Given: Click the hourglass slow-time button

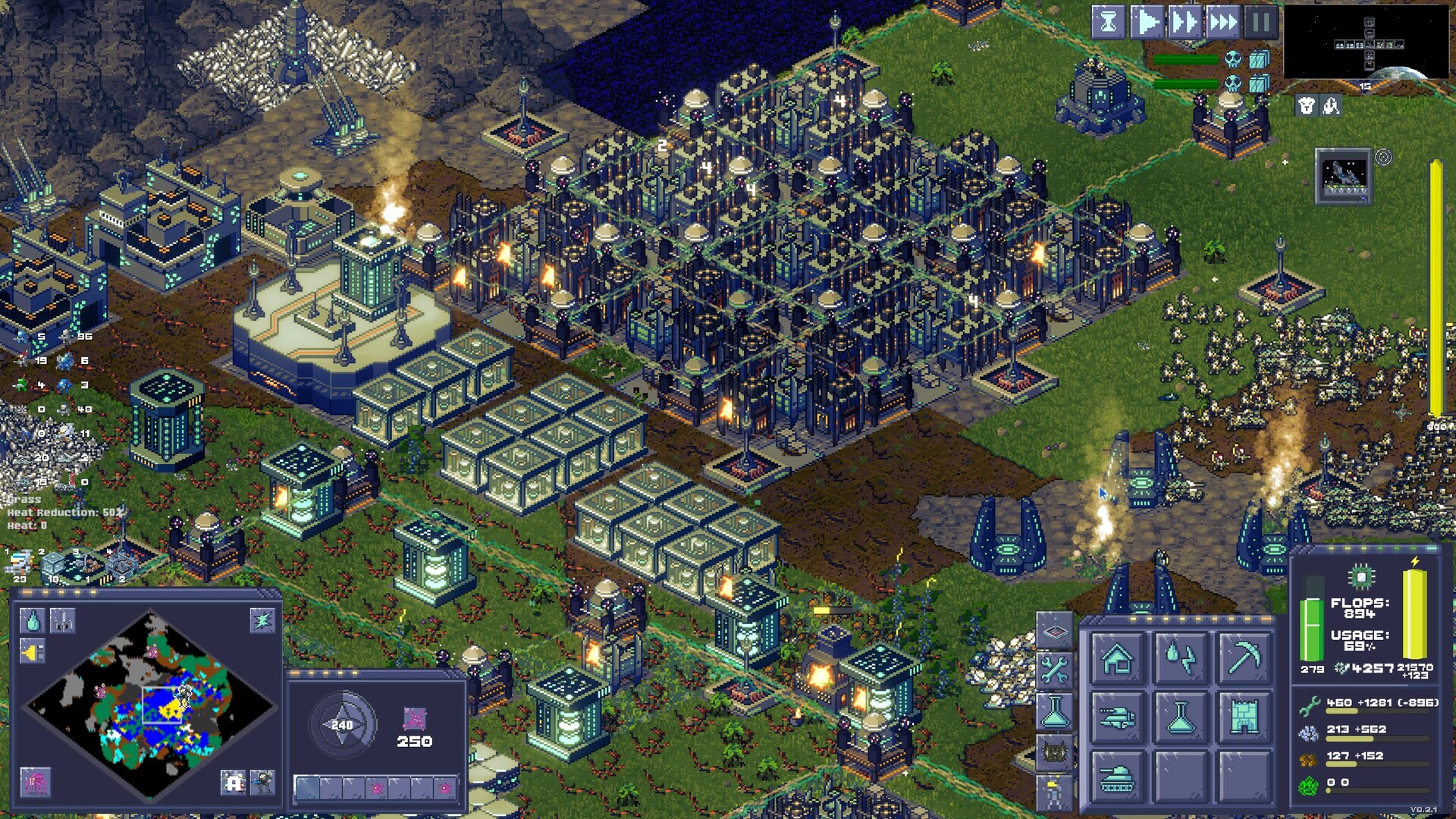Looking at the screenshot, I should pos(1108,22).
